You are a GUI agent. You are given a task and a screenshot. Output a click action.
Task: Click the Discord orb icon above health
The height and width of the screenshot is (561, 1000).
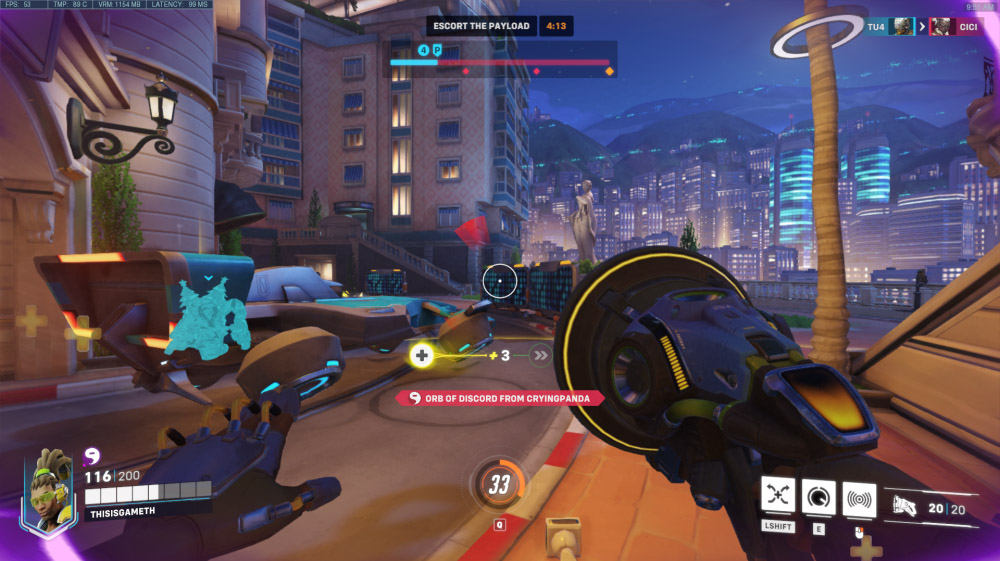pos(92,456)
